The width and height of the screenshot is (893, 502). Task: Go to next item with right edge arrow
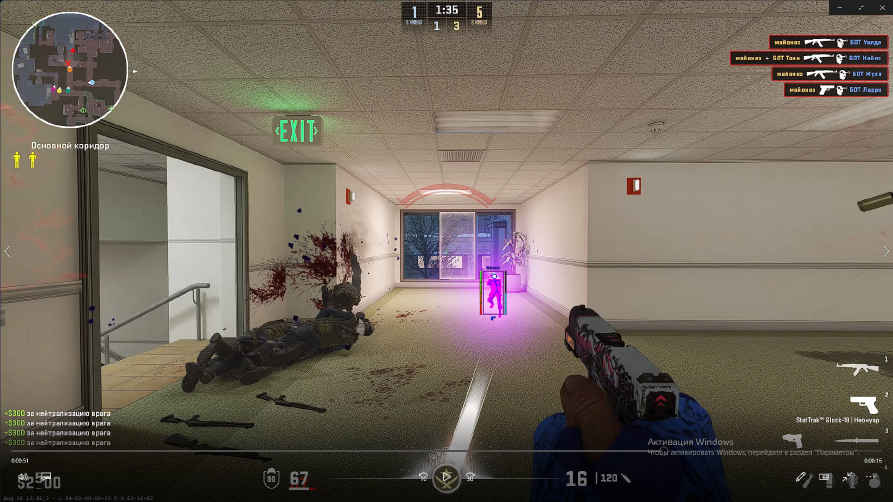pyautogui.click(x=886, y=251)
